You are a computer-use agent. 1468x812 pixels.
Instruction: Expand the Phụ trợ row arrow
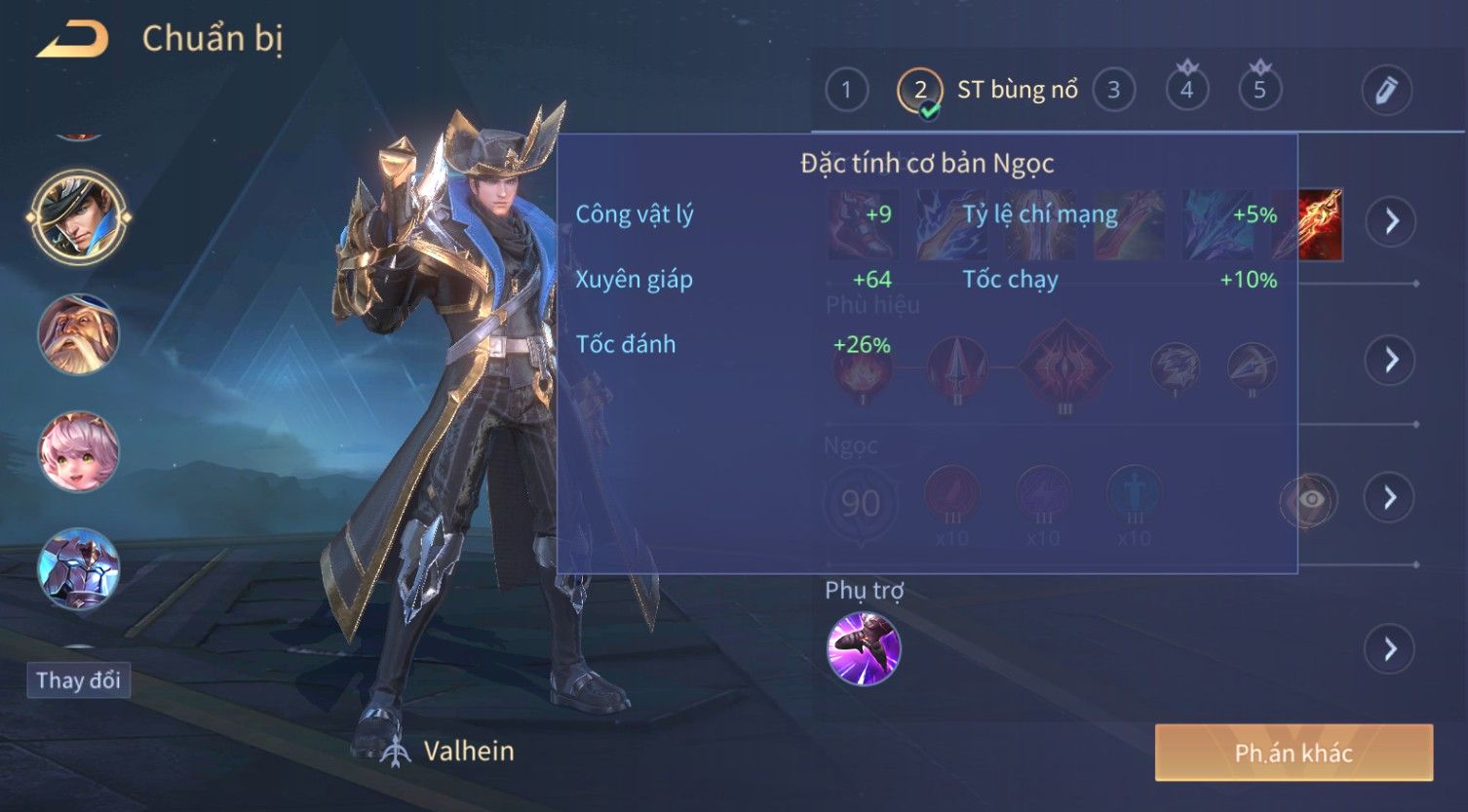1390,649
